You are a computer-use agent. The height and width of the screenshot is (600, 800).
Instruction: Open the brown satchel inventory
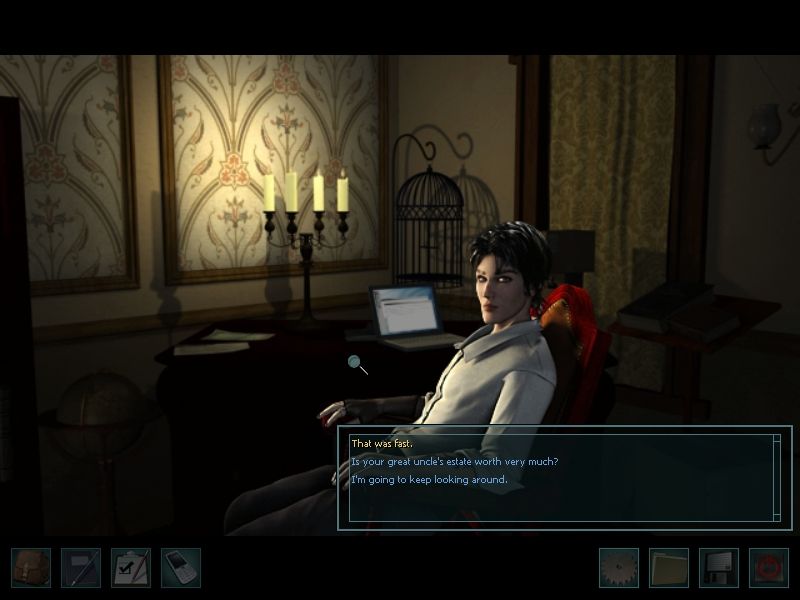click(x=31, y=567)
